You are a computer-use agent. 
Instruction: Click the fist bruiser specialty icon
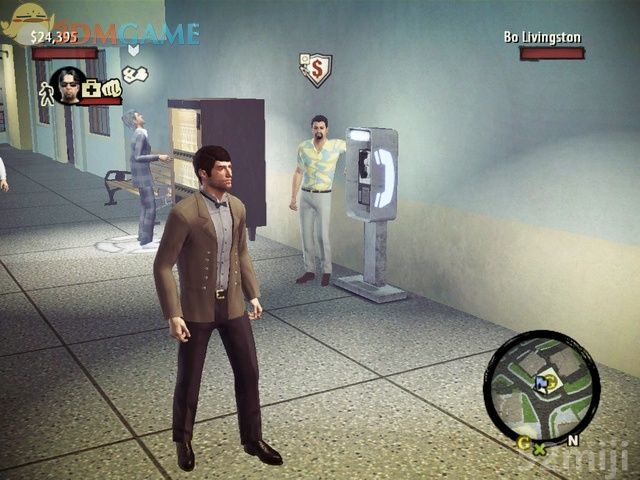tap(111, 87)
